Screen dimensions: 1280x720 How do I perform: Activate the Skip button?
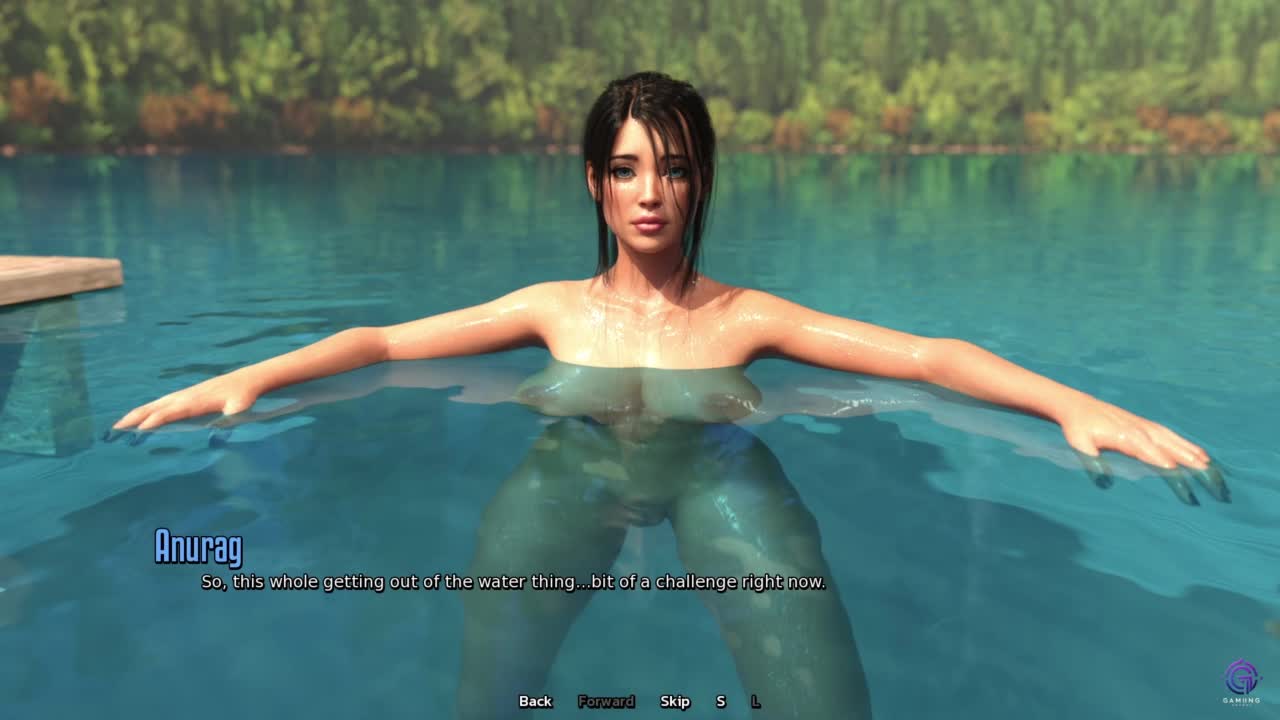coord(675,701)
